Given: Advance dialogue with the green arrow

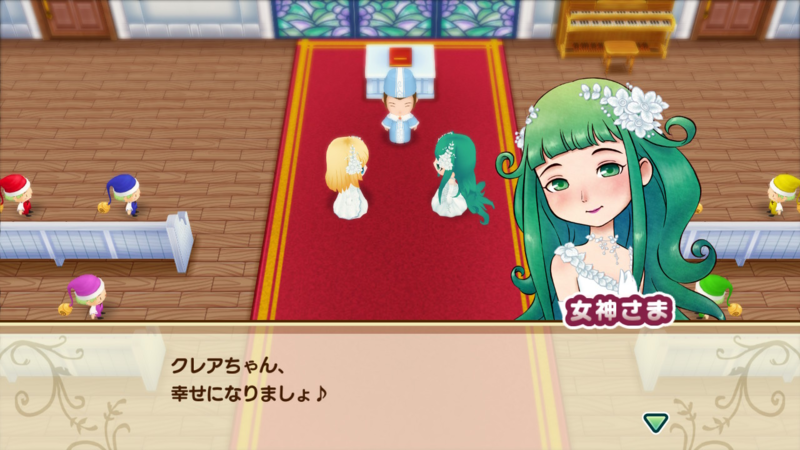Looking at the screenshot, I should [x=656, y=422].
